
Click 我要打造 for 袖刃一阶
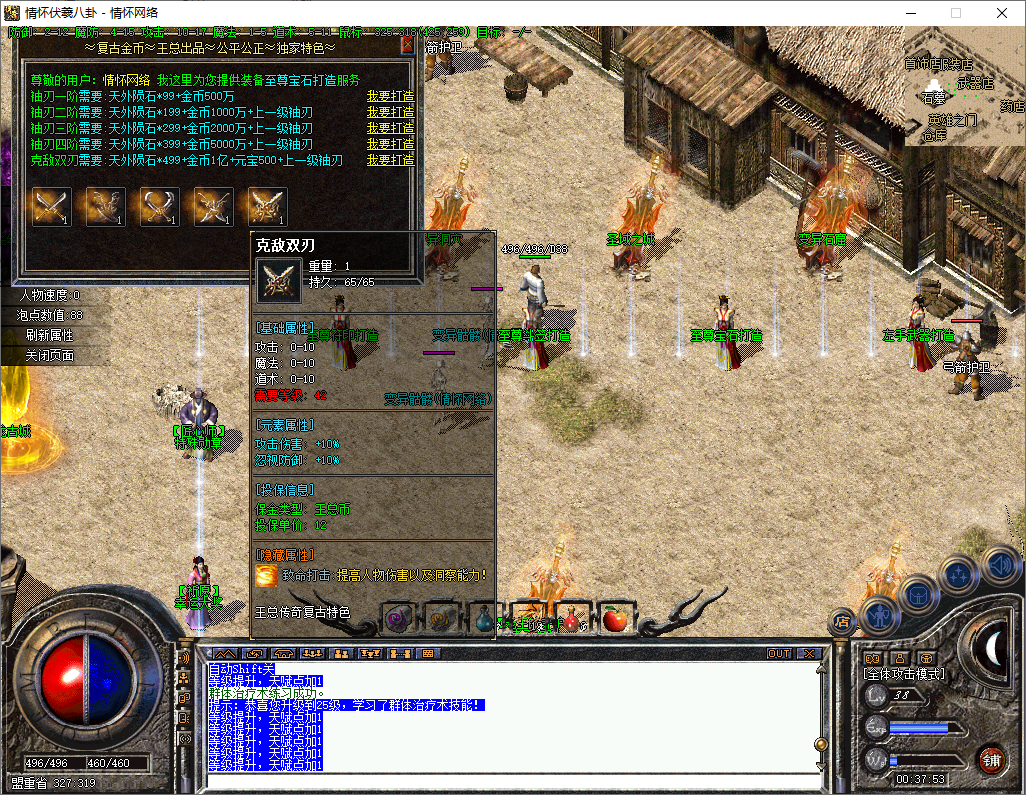click(x=390, y=96)
